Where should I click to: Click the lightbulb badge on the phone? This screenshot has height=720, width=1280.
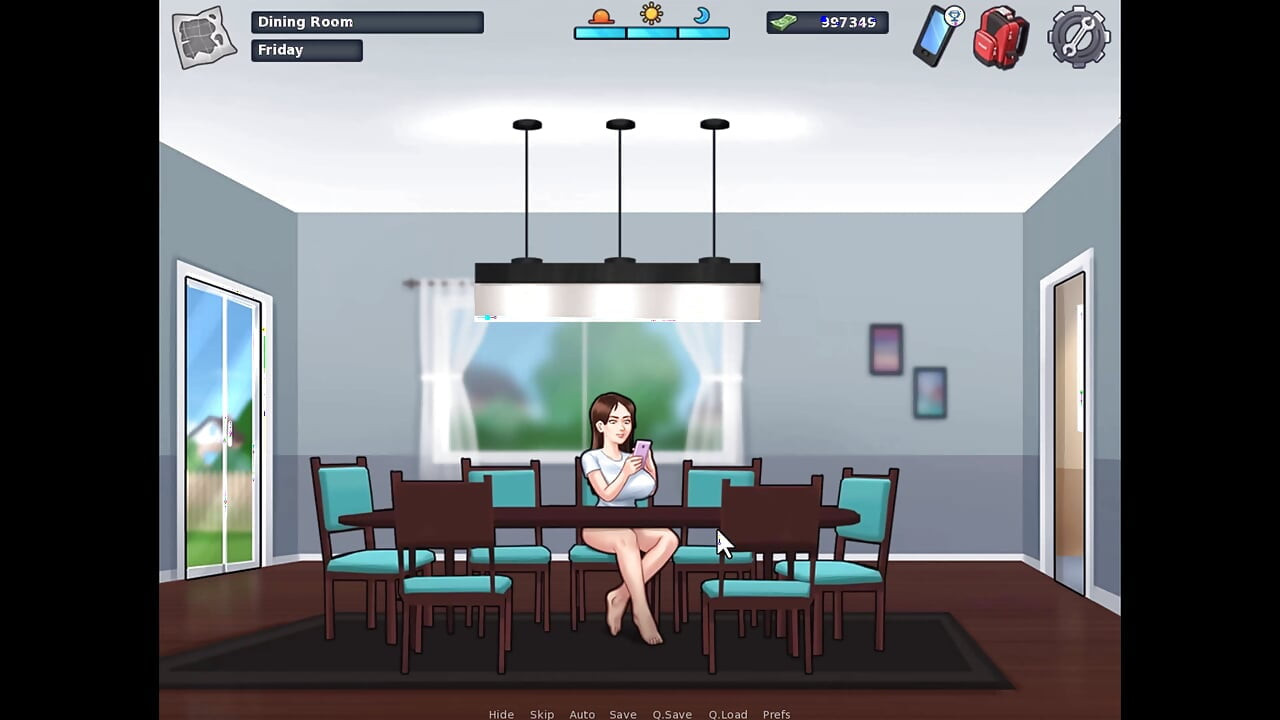955,17
